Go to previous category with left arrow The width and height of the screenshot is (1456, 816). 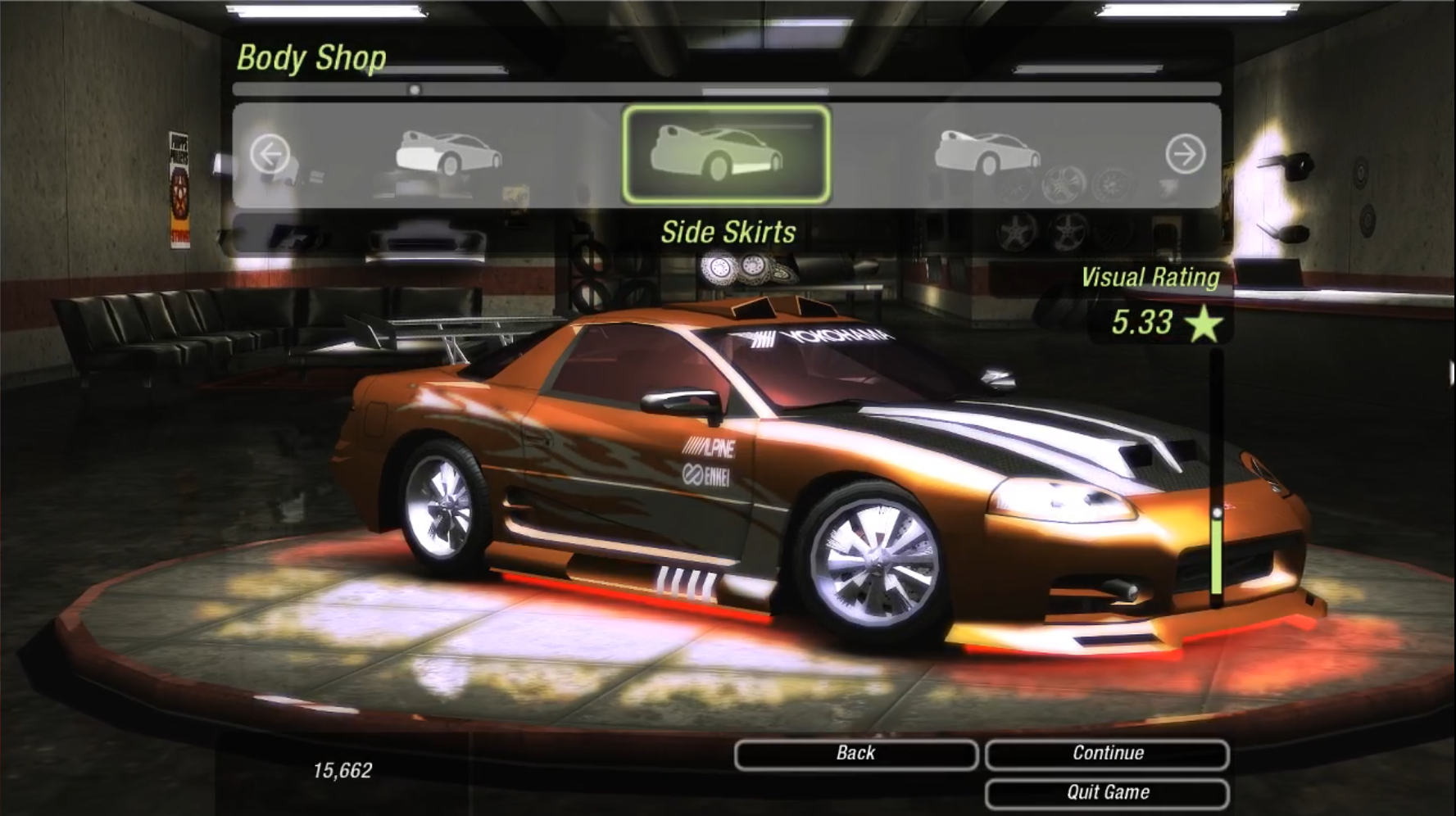coord(270,154)
